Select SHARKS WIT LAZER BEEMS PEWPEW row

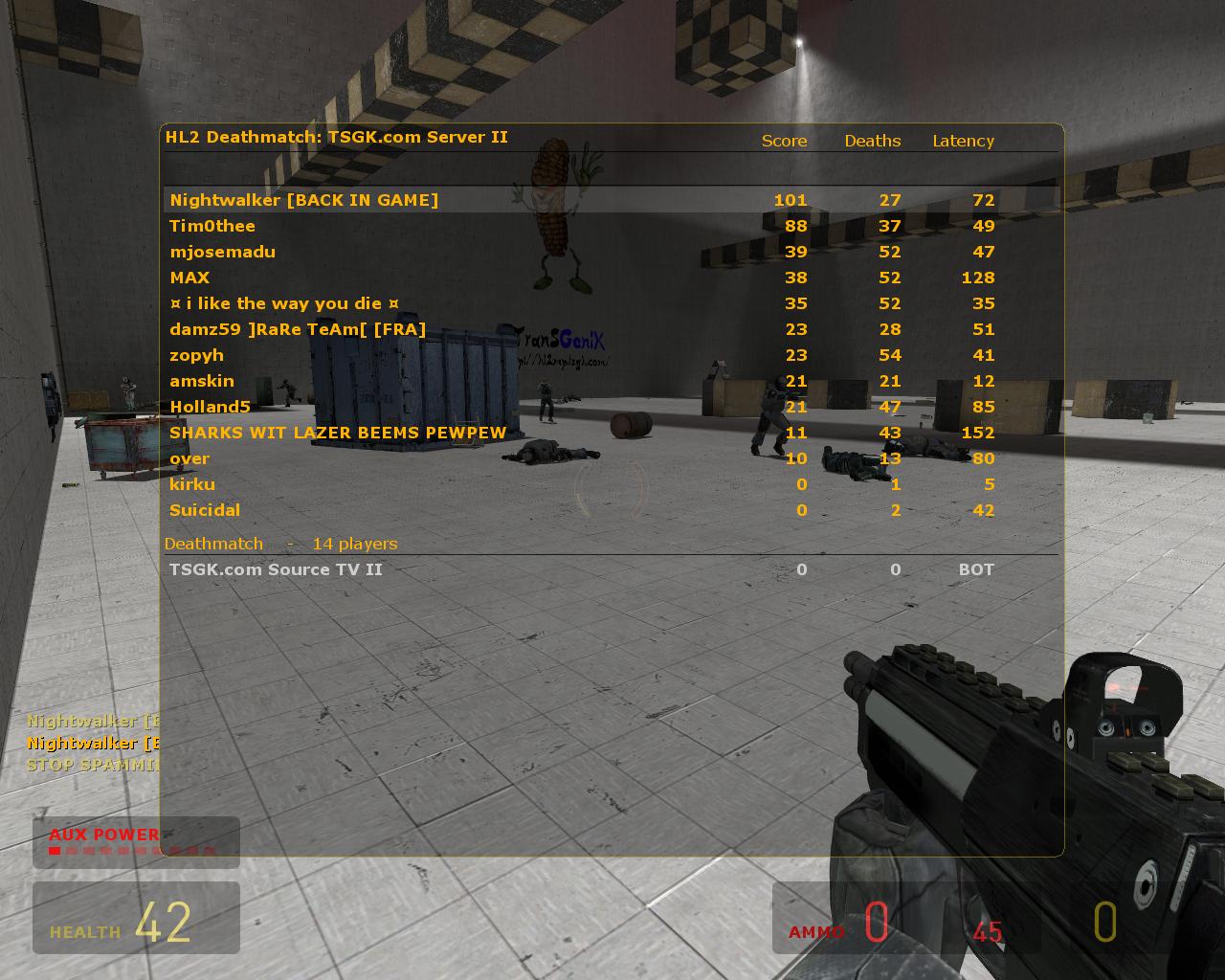pyautogui.click(x=336, y=433)
